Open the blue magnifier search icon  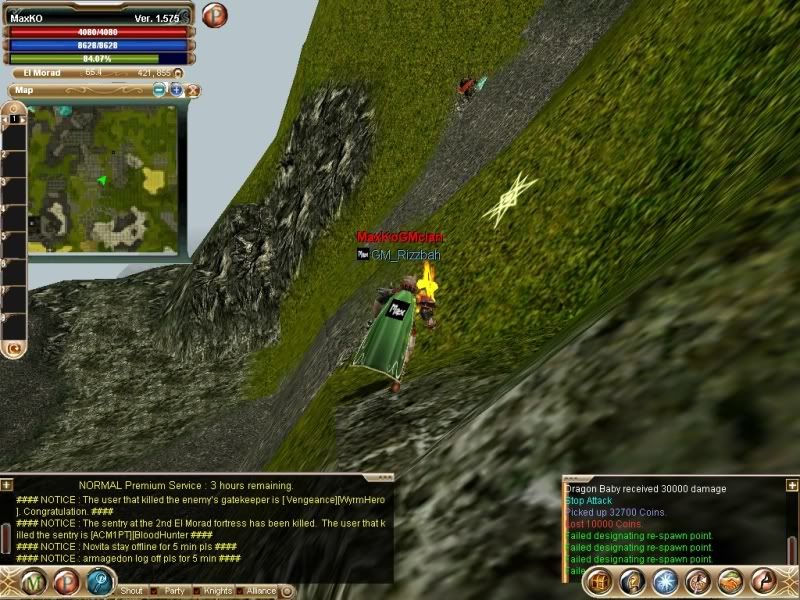[101, 582]
